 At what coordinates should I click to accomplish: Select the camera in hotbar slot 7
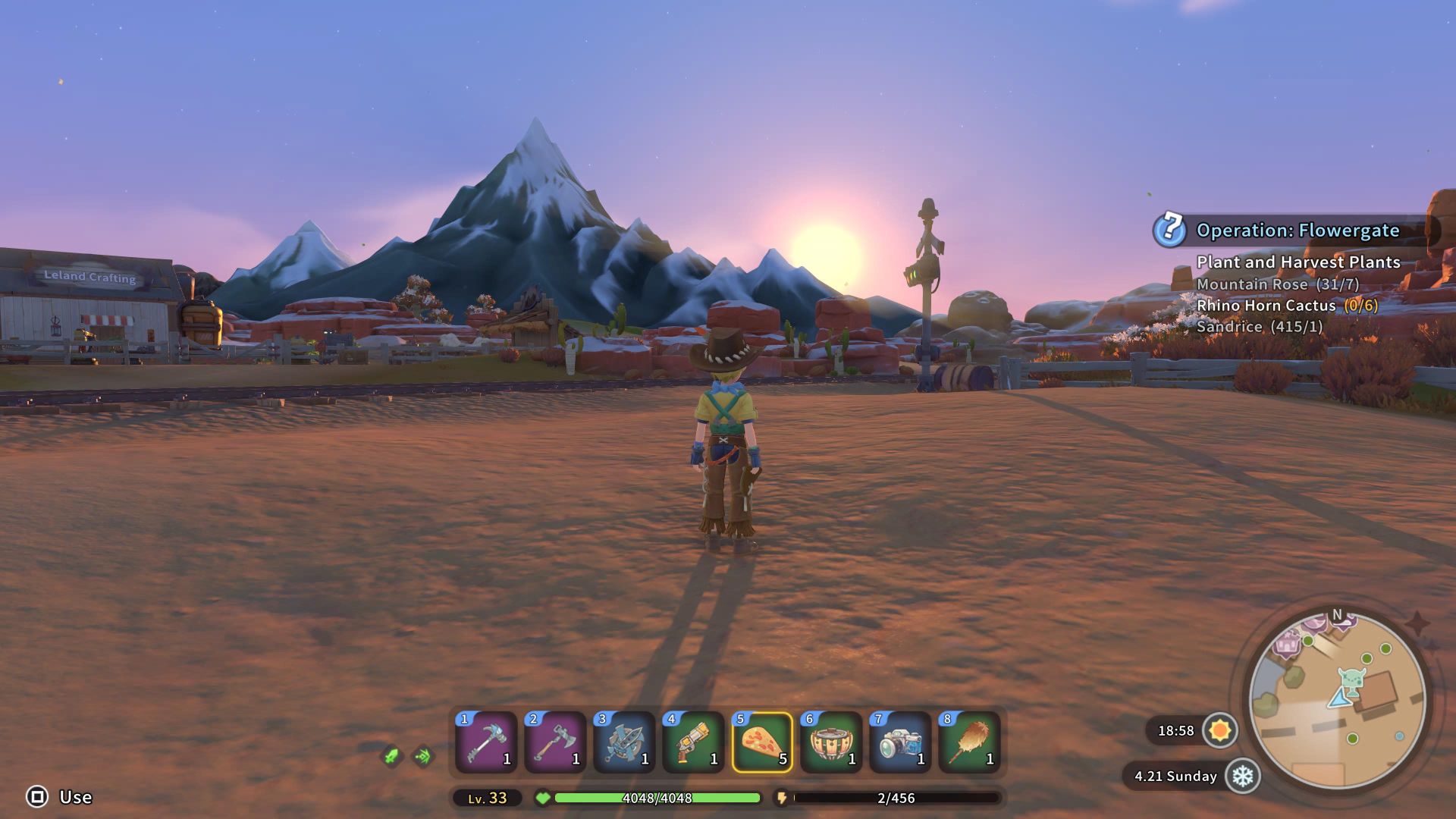pyautogui.click(x=900, y=742)
